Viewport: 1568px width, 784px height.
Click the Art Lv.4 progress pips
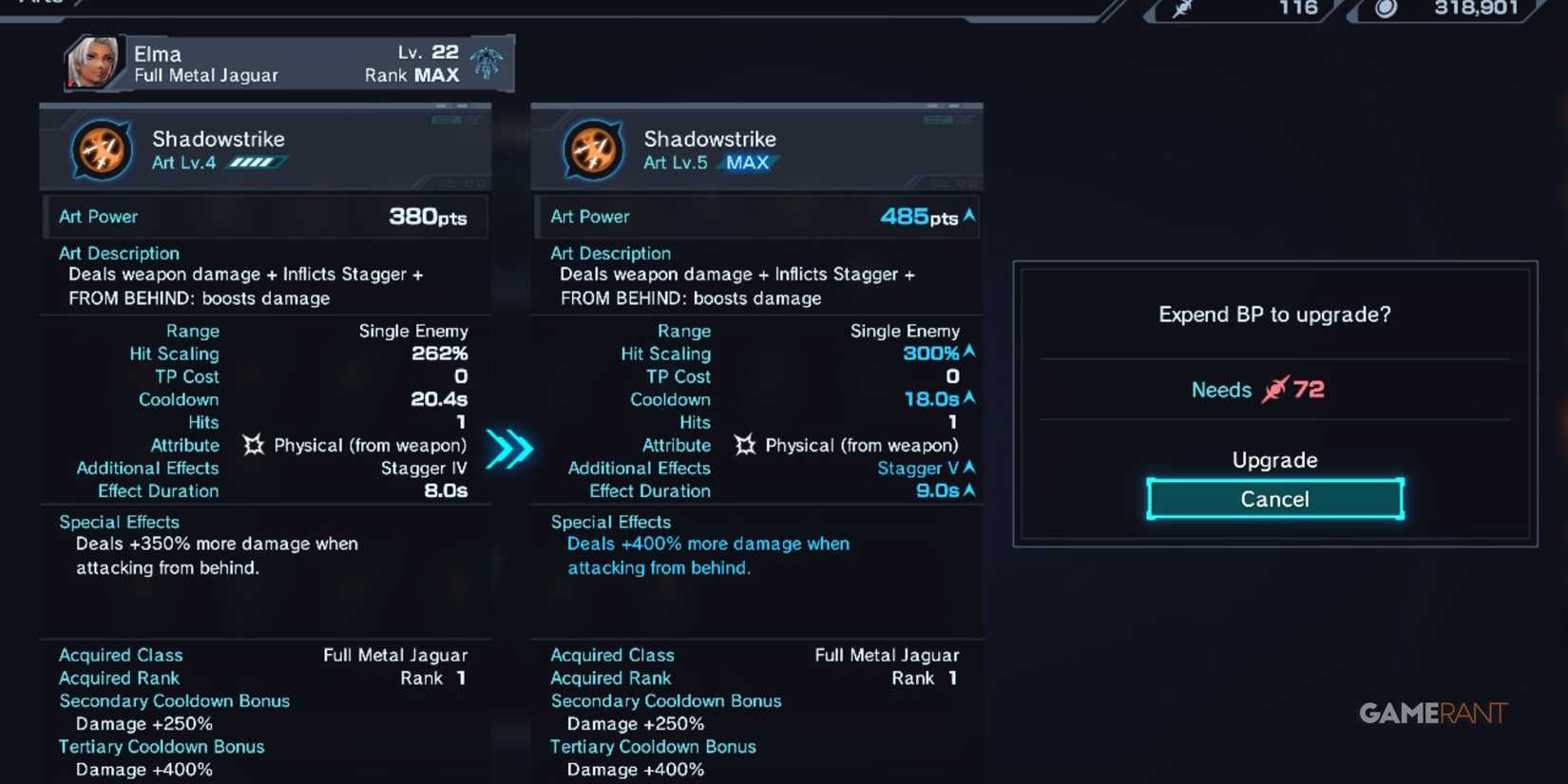pos(254,163)
